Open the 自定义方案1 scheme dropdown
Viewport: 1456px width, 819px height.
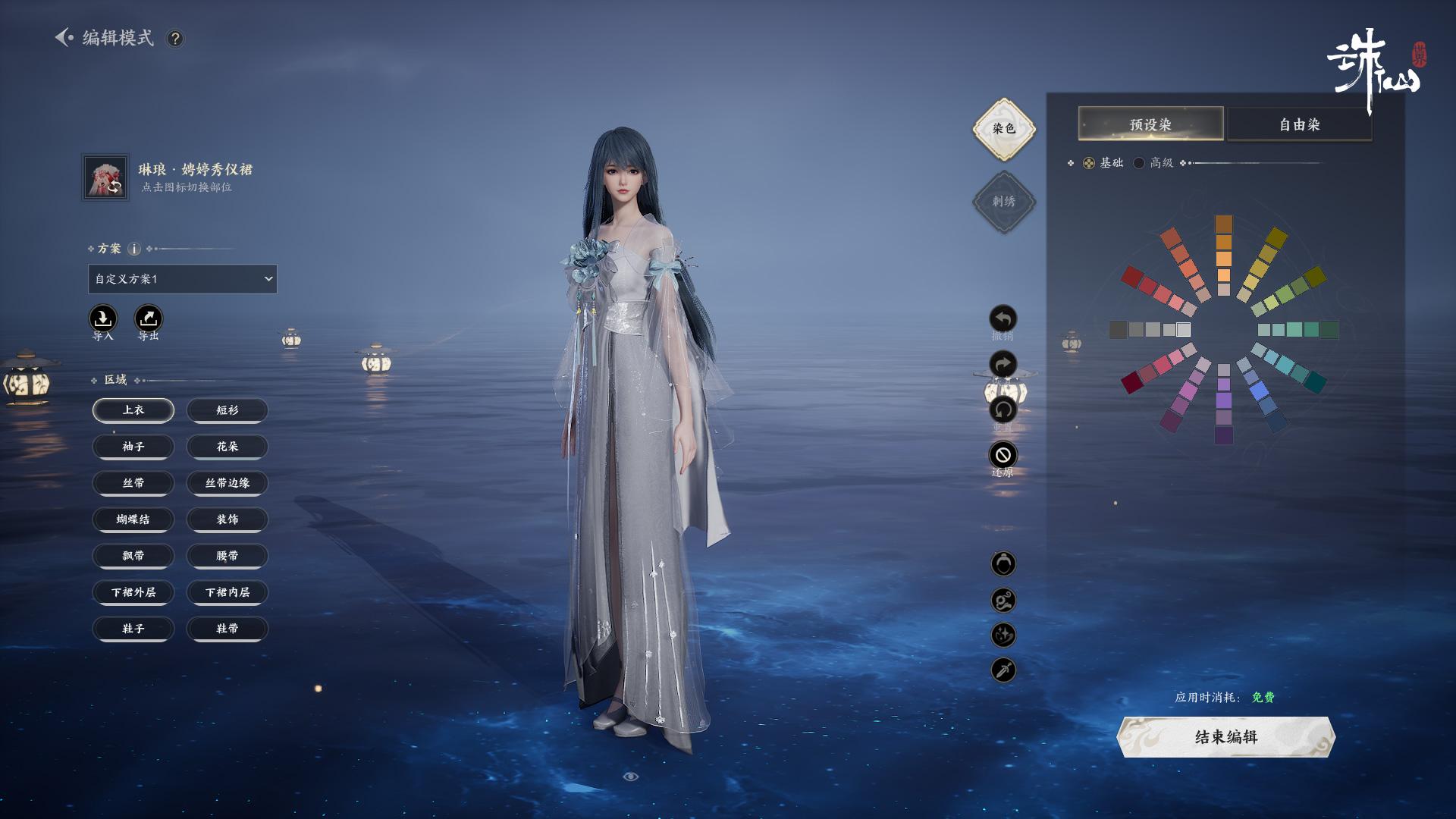(182, 279)
